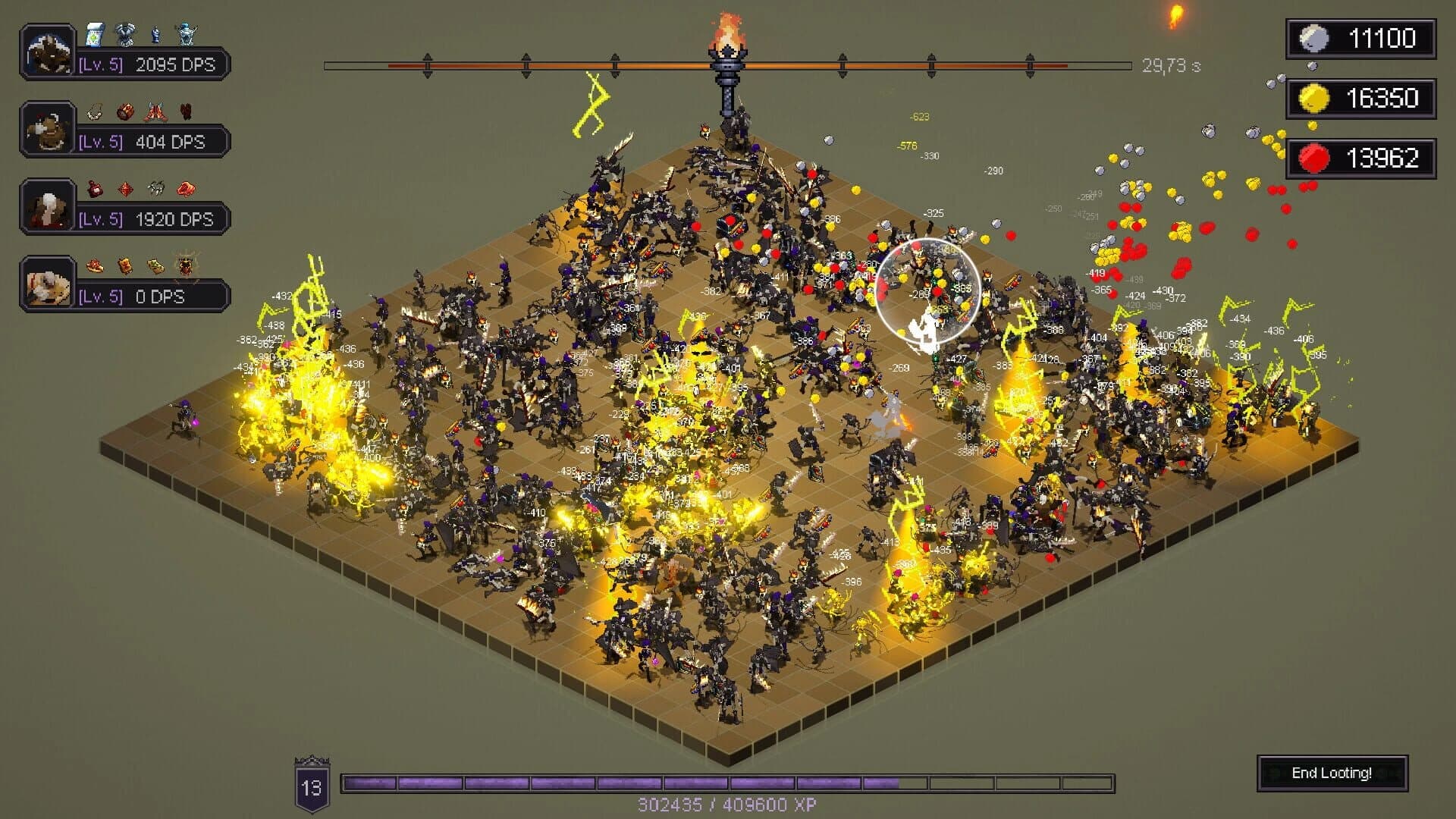
Task: Click the healing potion item on the top hero
Action: coord(94,35)
